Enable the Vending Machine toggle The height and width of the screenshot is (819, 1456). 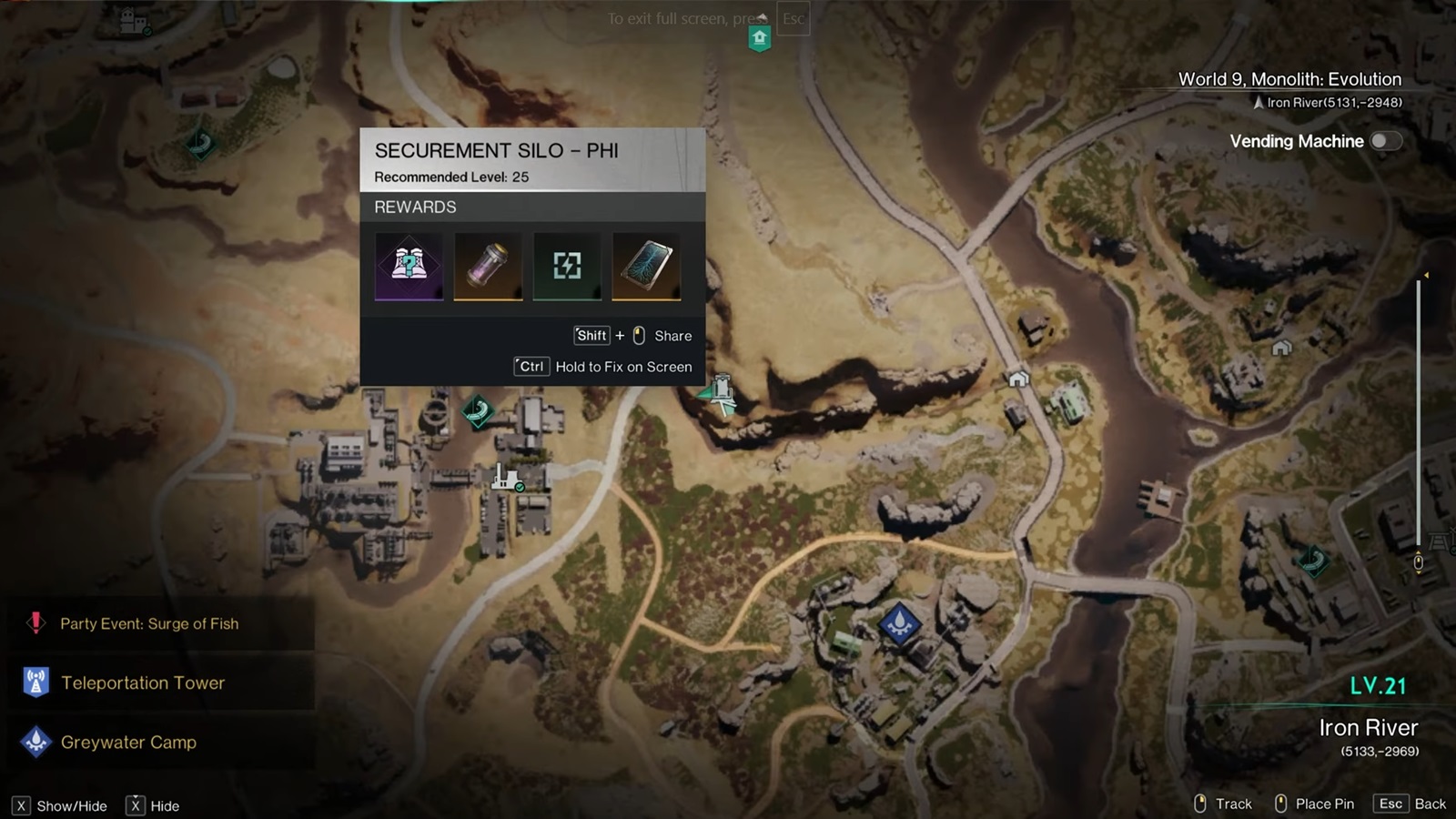click(1385, 141)
